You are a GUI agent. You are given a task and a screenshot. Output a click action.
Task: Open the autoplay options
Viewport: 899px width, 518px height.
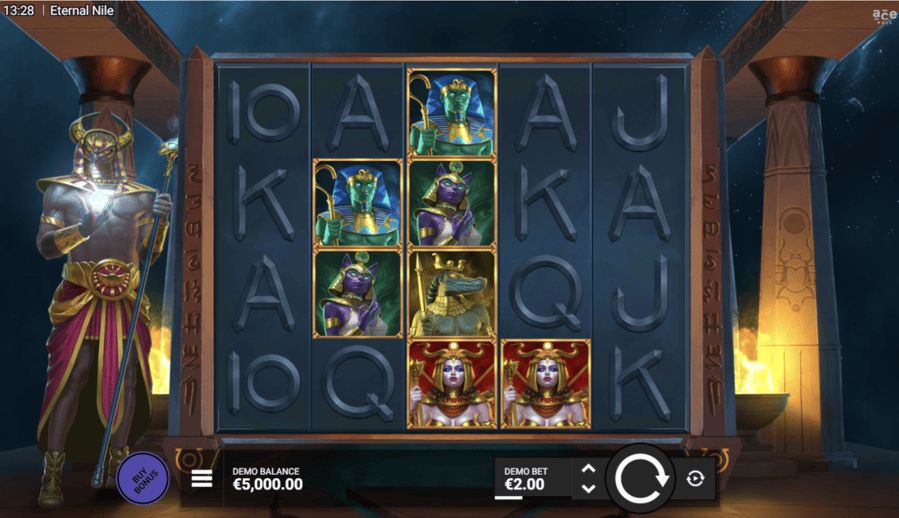tap(696, 479)
